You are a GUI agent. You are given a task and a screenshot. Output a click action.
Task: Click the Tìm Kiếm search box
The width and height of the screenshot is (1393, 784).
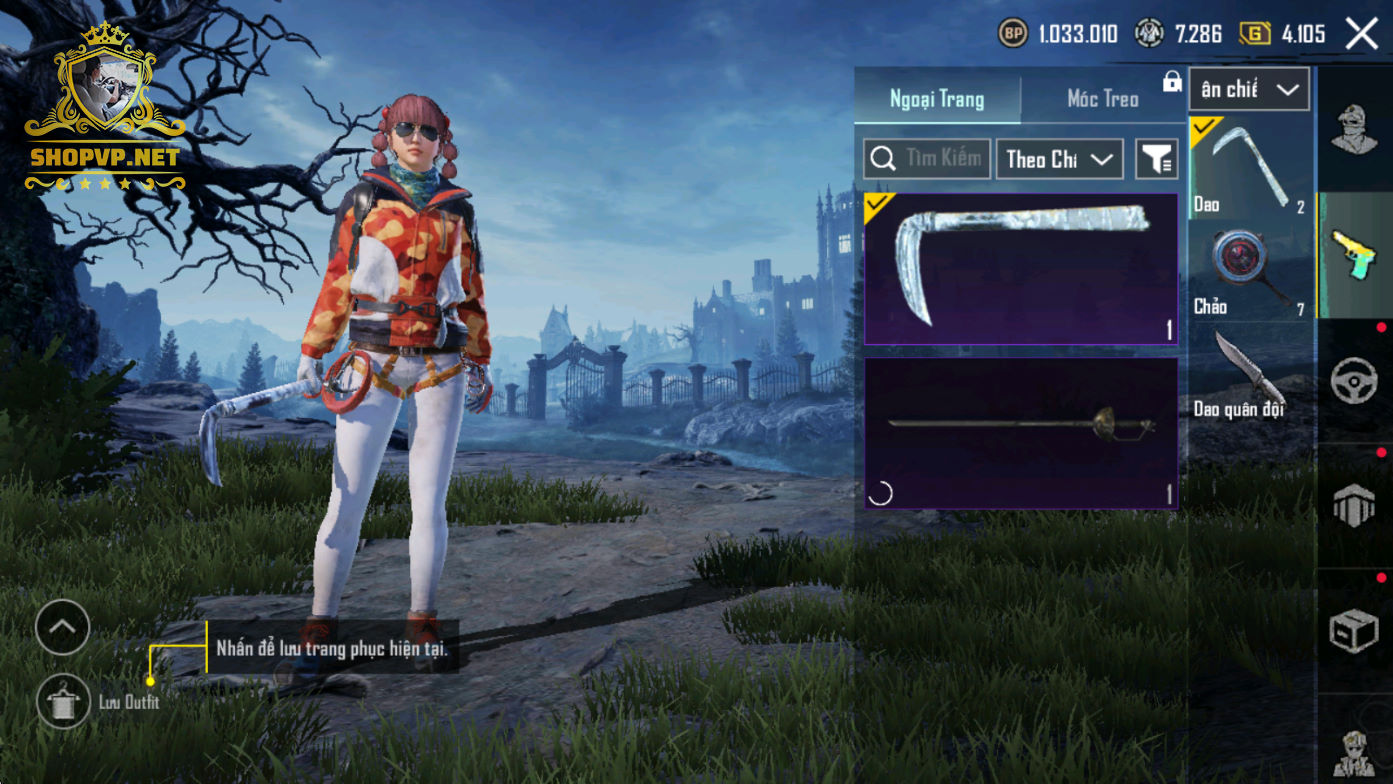pyautogui.click(x=928, y=159)
